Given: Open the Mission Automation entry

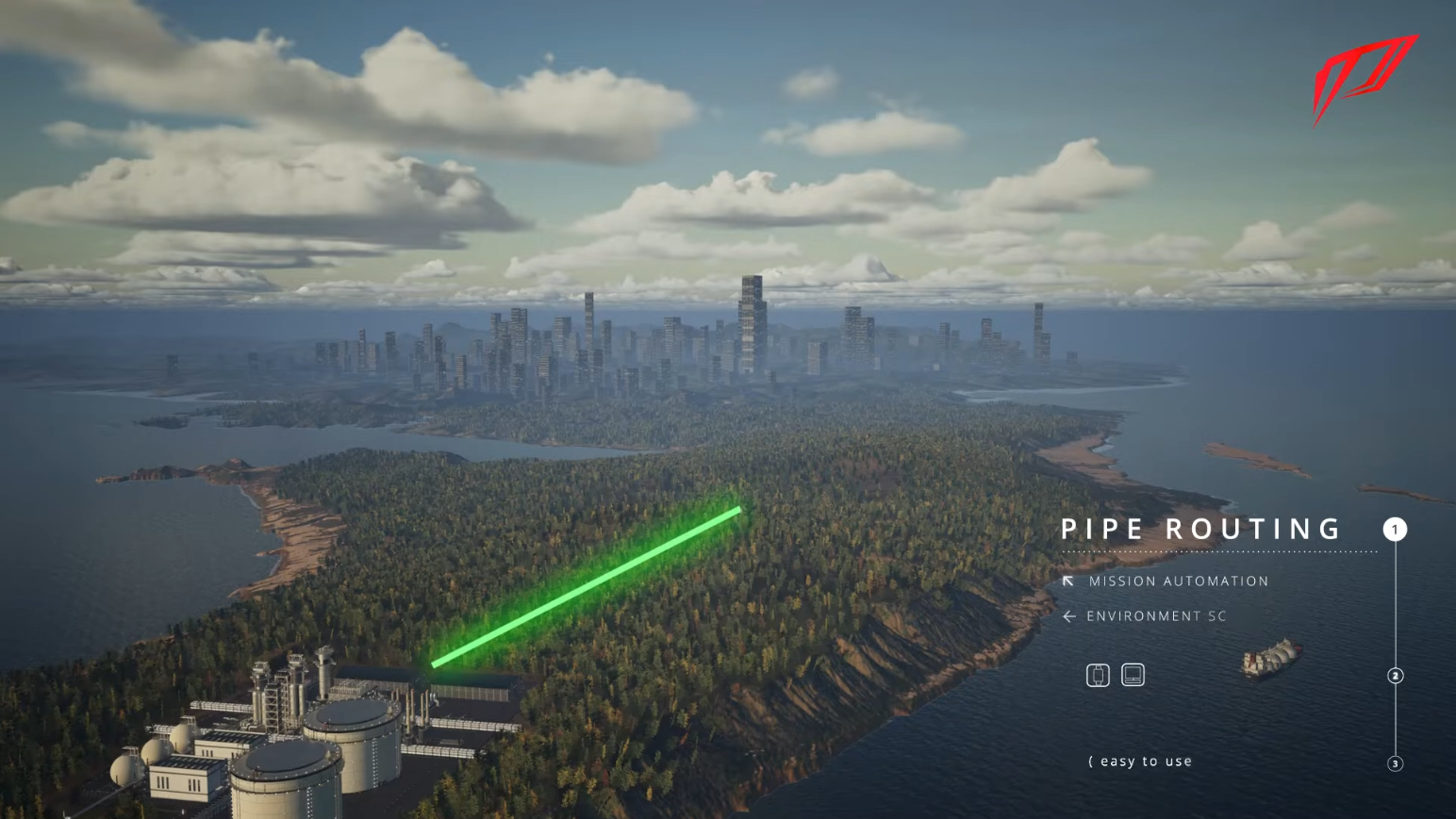Looking at the screenshot, I should (1177, 581).
